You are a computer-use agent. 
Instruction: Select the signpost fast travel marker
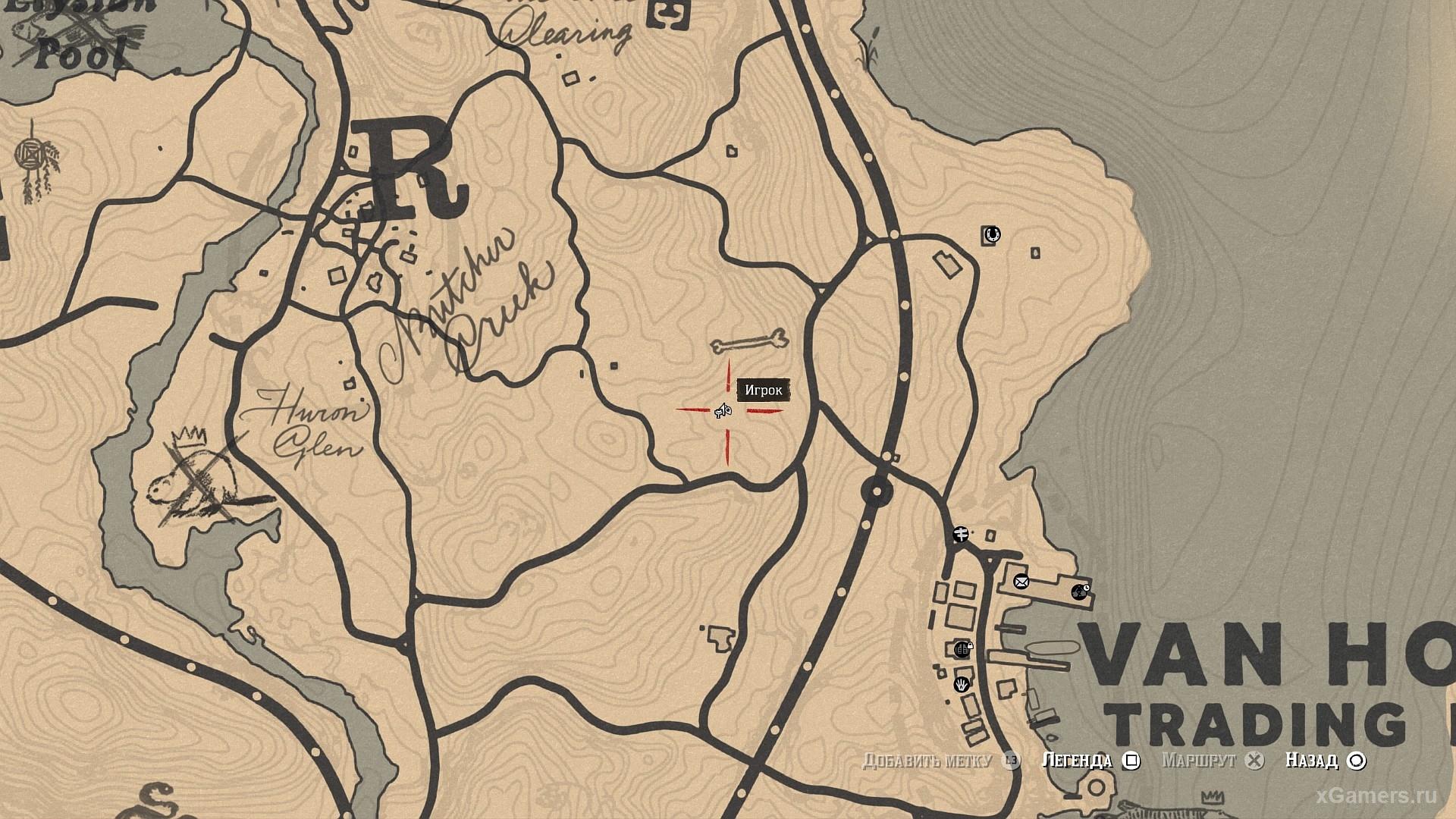click(960, 535)
